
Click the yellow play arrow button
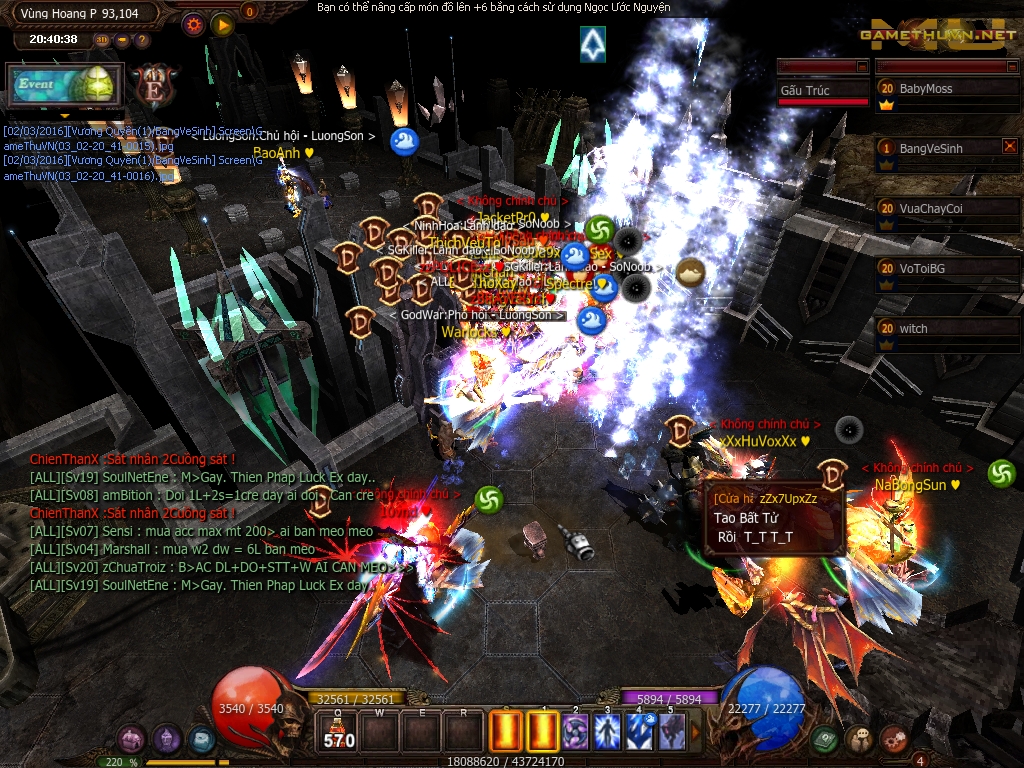[x=222, y=23]
